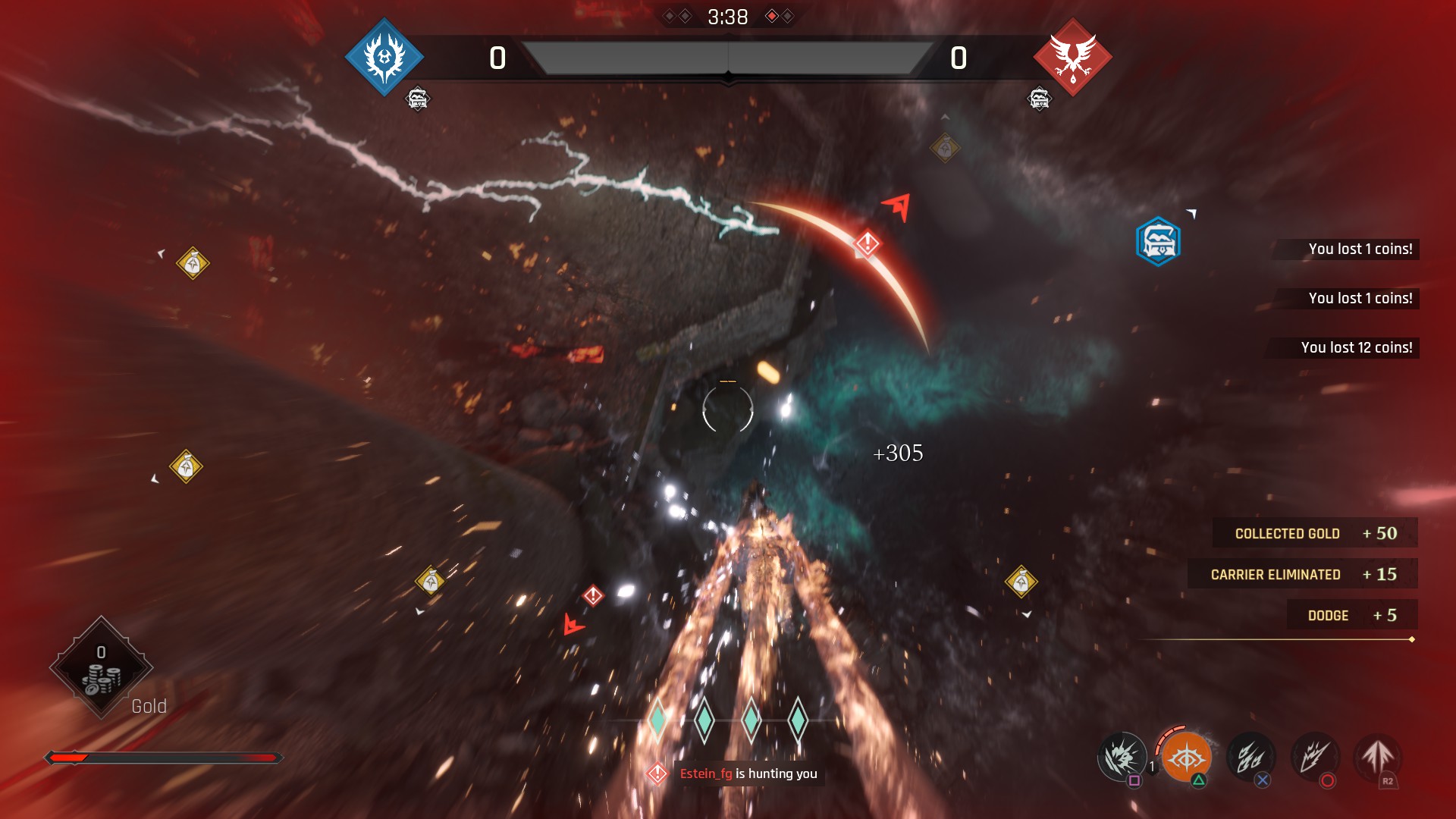The width and height of the screenshot is (1456, 819).
Task: Activate the upward arrow dash ability
Action: point(1378,756)
